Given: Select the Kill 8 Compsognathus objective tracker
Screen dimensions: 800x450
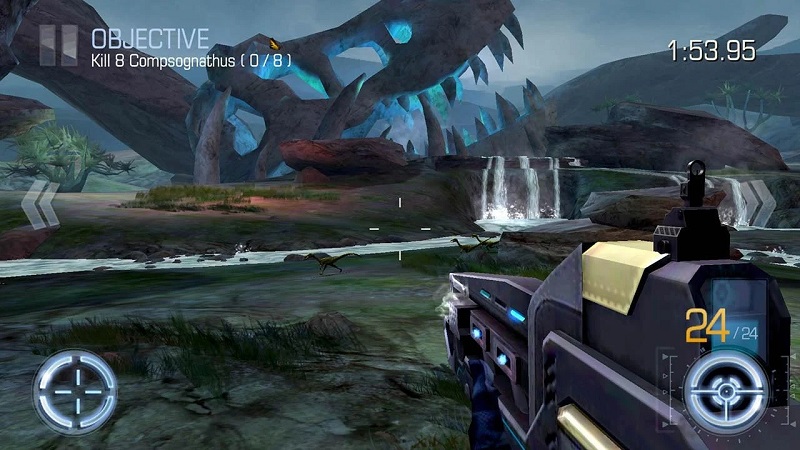Looking at the screenshot, I should (191, 60).
